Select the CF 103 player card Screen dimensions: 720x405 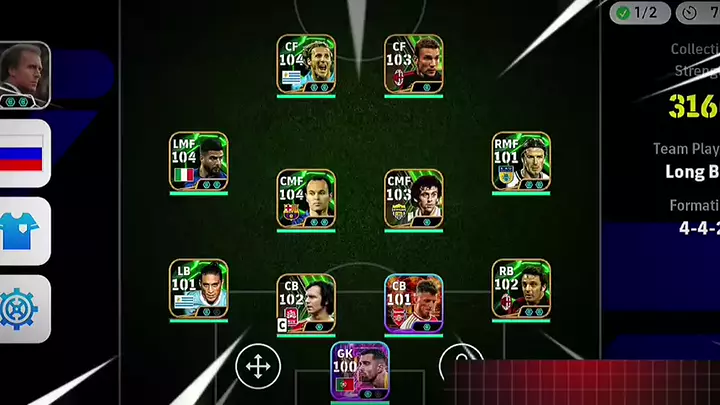(x=414, y=64)
